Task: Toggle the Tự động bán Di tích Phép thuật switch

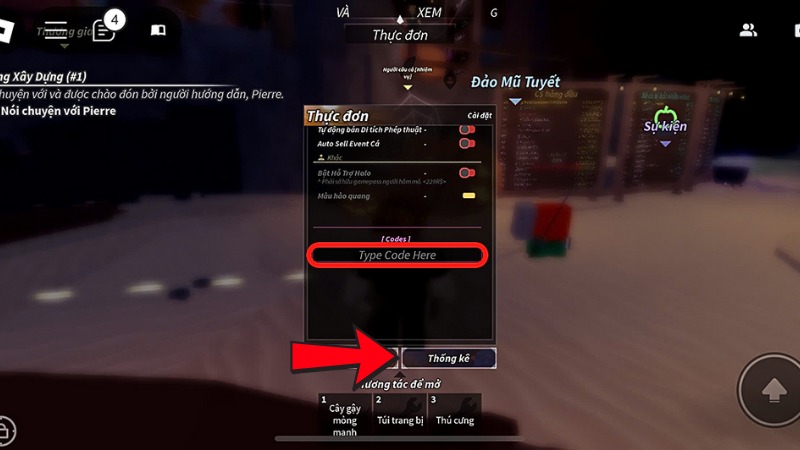Action: point(466,130)
